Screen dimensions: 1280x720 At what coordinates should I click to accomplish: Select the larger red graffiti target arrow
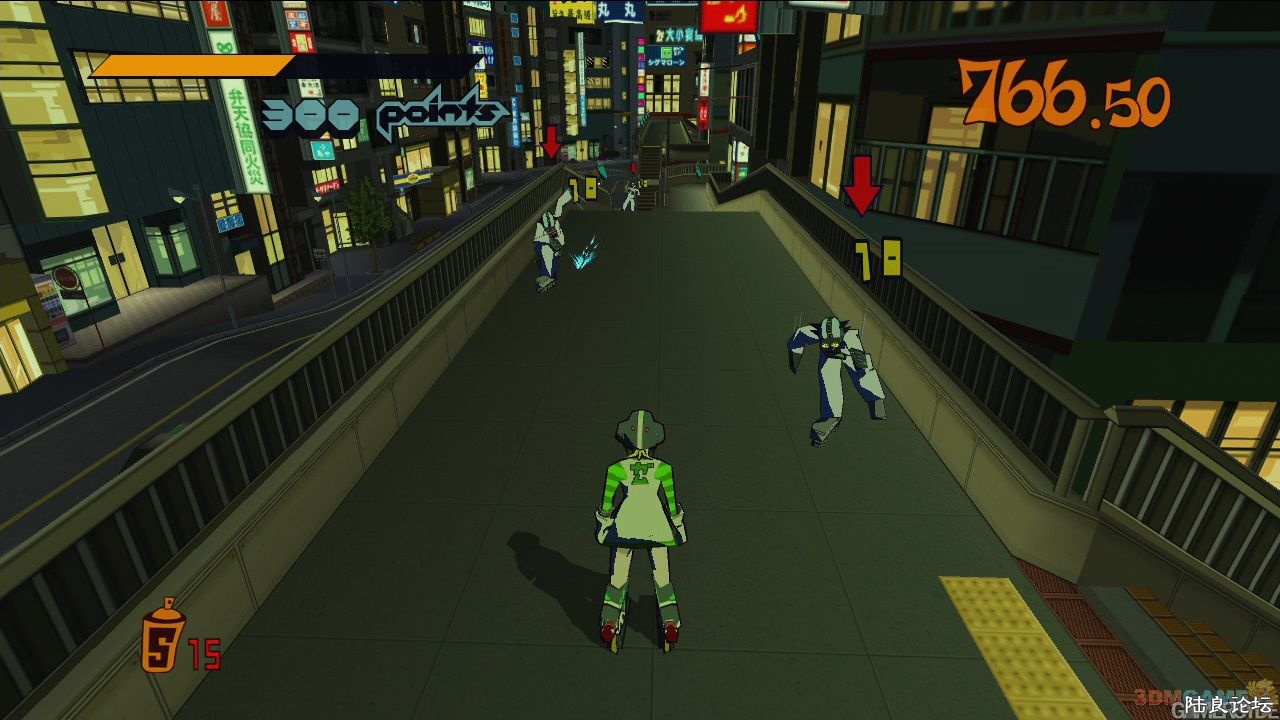tap(861, 186)
